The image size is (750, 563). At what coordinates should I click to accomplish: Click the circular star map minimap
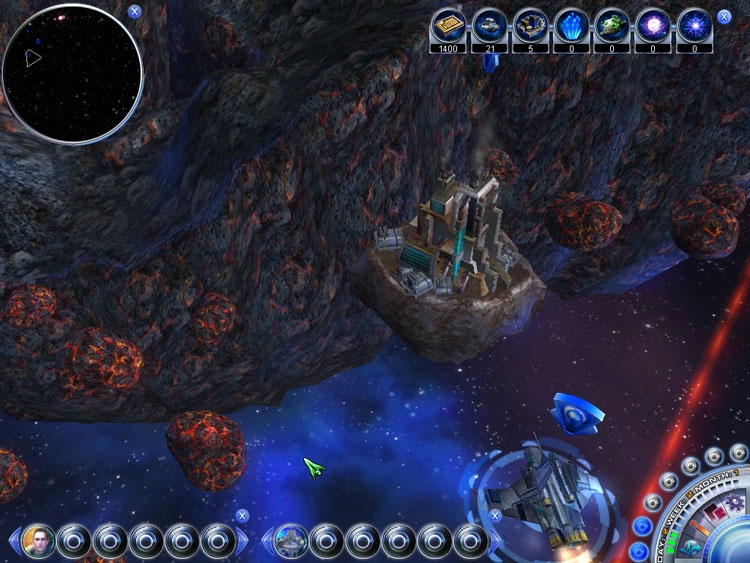pos(72,74)
